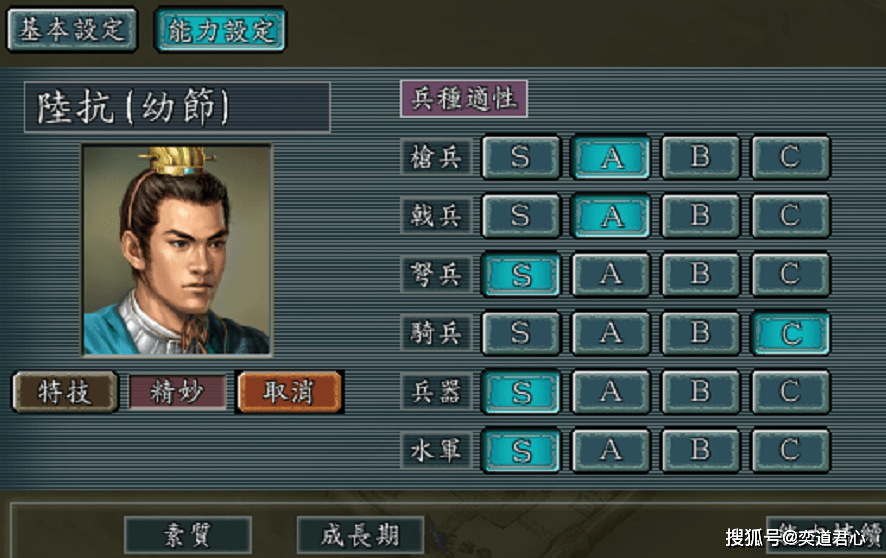Image resolution: width=886 pixels, height=558 pixels.
Task: Switch to the 基本設定 tab
Action: tap(71, 29)
